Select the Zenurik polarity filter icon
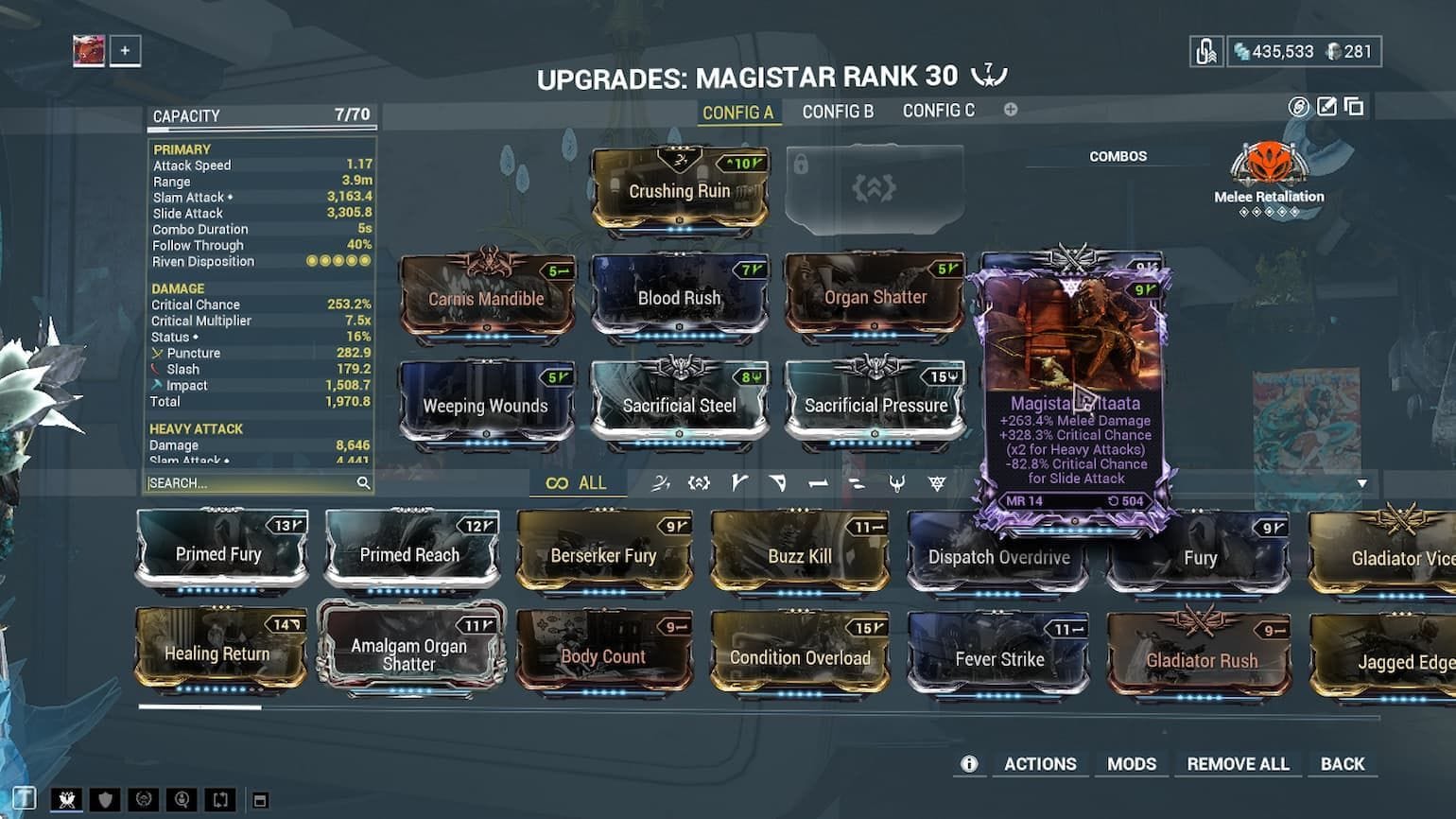 858,483
